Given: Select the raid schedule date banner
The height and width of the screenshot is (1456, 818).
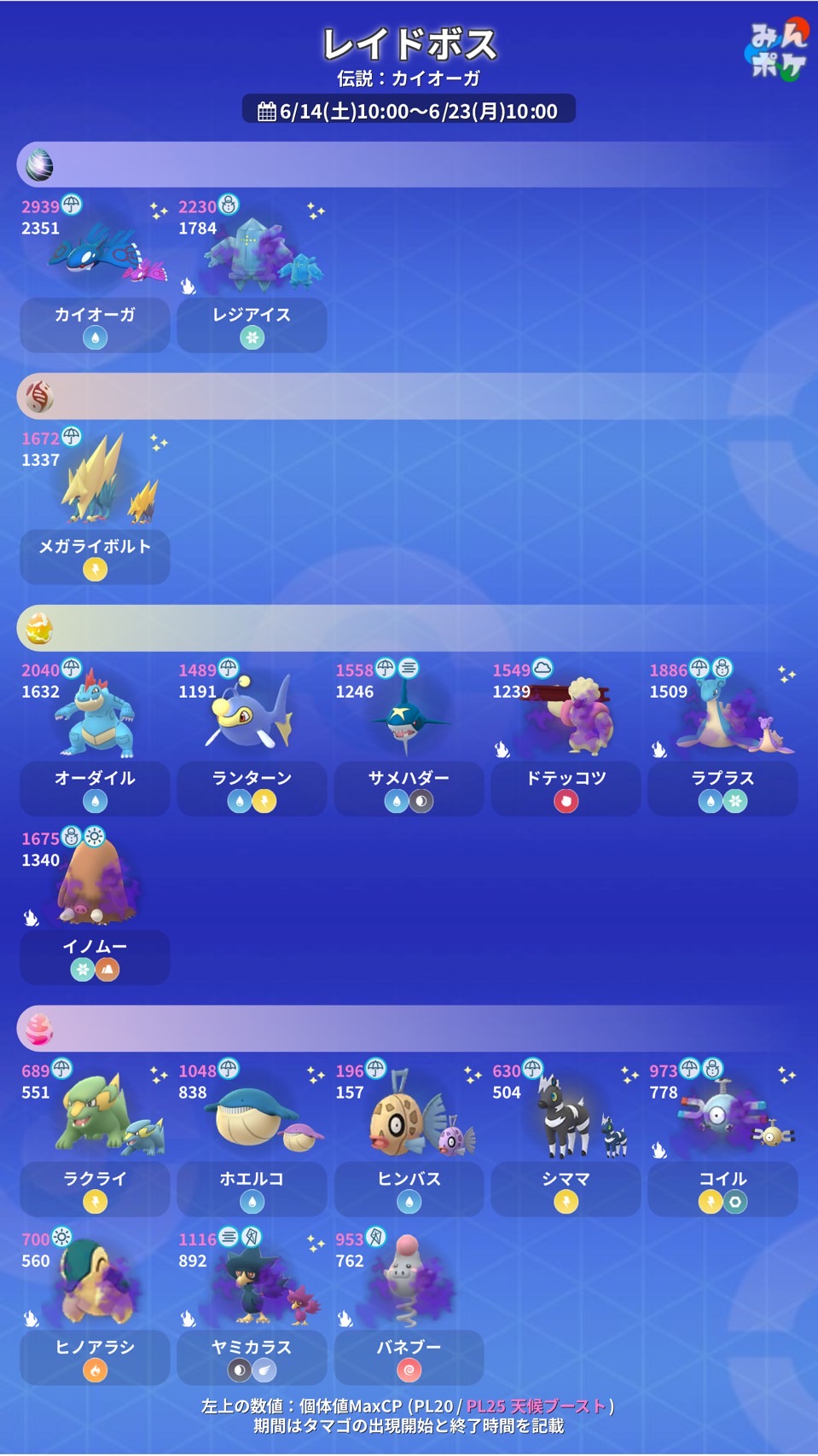Looking at the screenshot, I should 409,110.
